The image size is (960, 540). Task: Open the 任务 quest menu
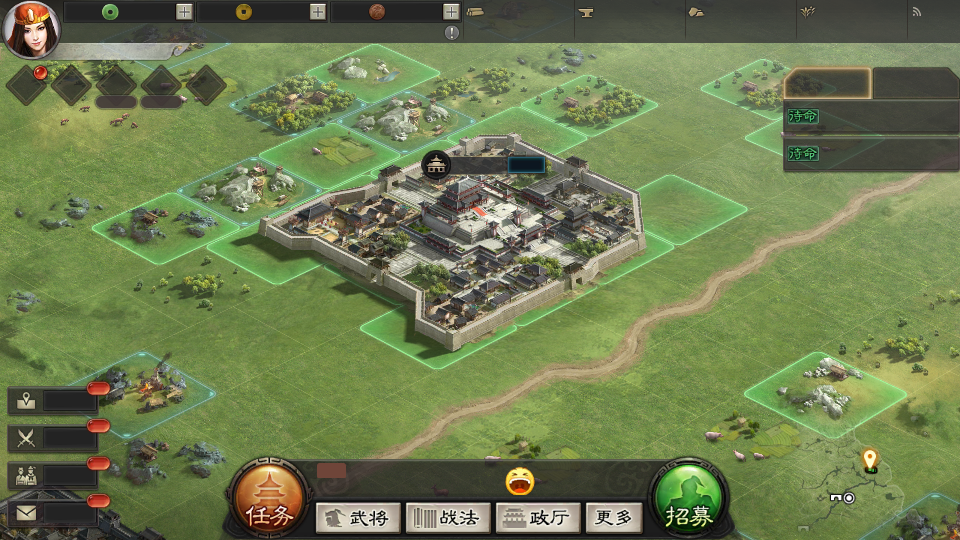(x=270, y=504)
